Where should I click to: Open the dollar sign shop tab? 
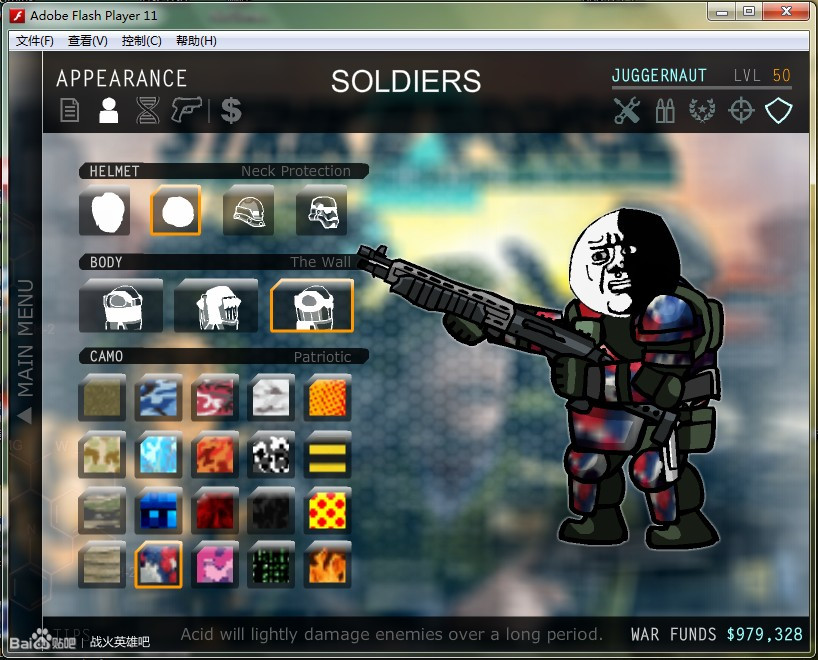[x=231, y=110]
